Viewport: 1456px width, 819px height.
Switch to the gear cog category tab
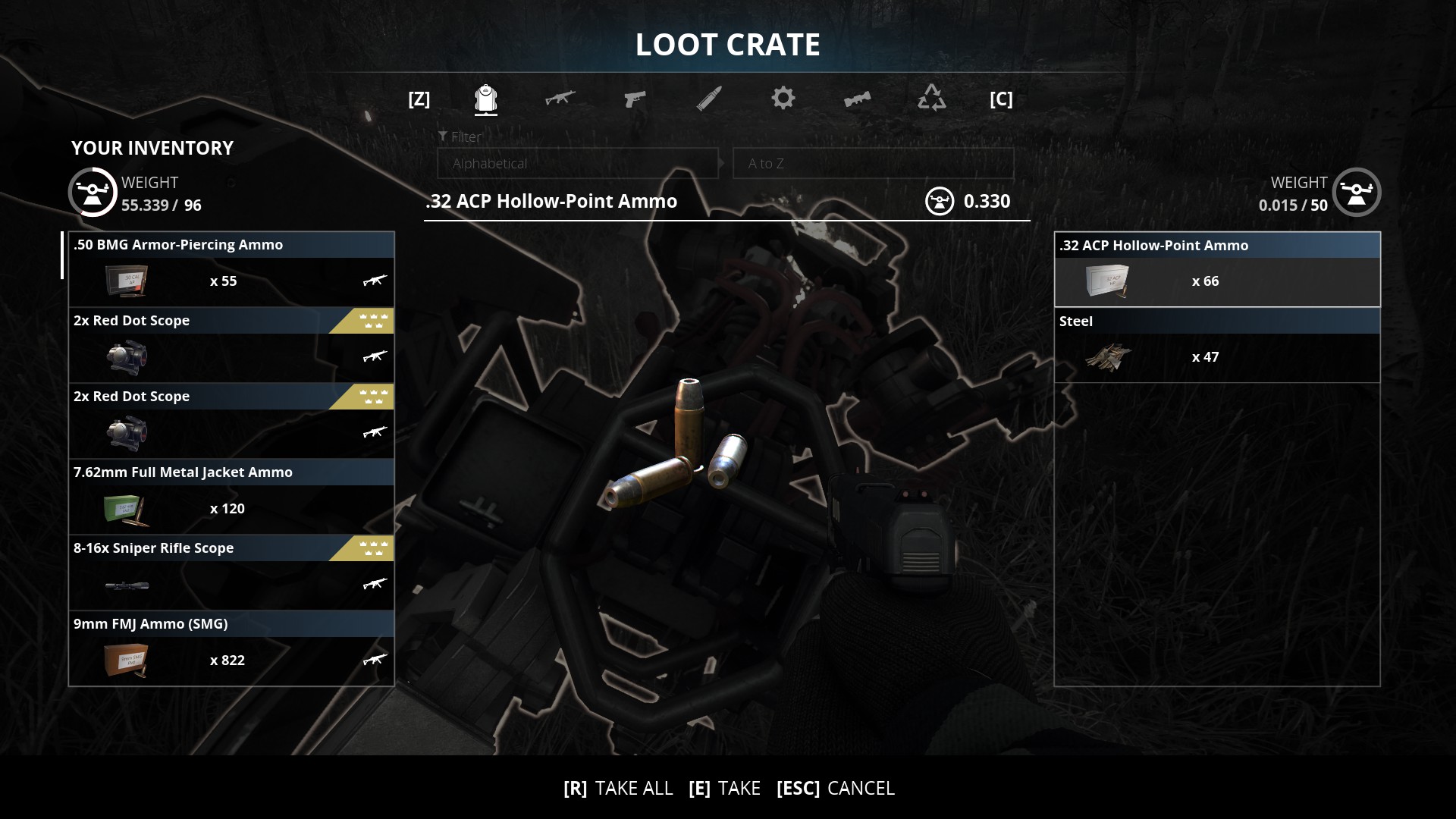783,99
